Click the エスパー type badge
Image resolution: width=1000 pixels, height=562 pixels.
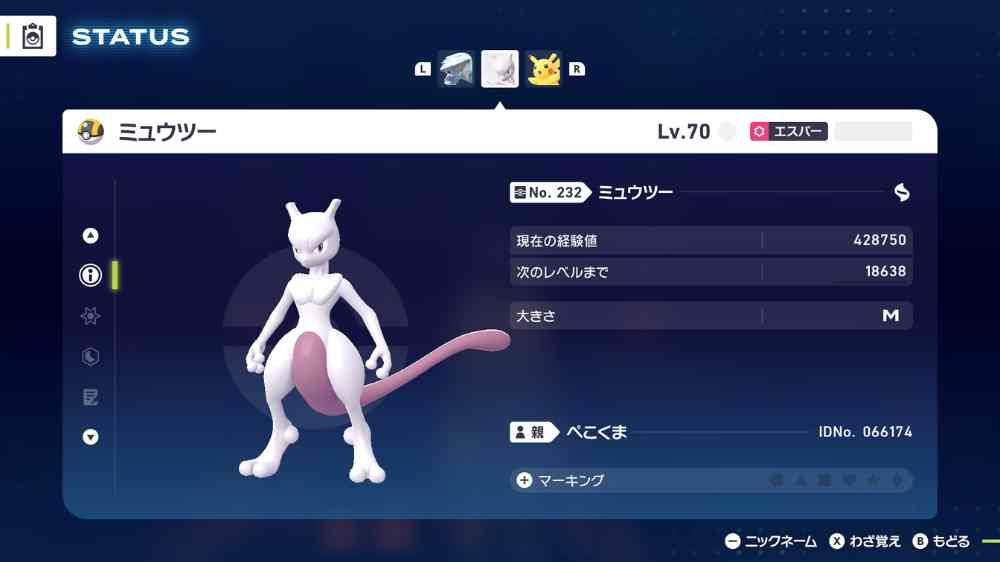click(x=788, y=132)
